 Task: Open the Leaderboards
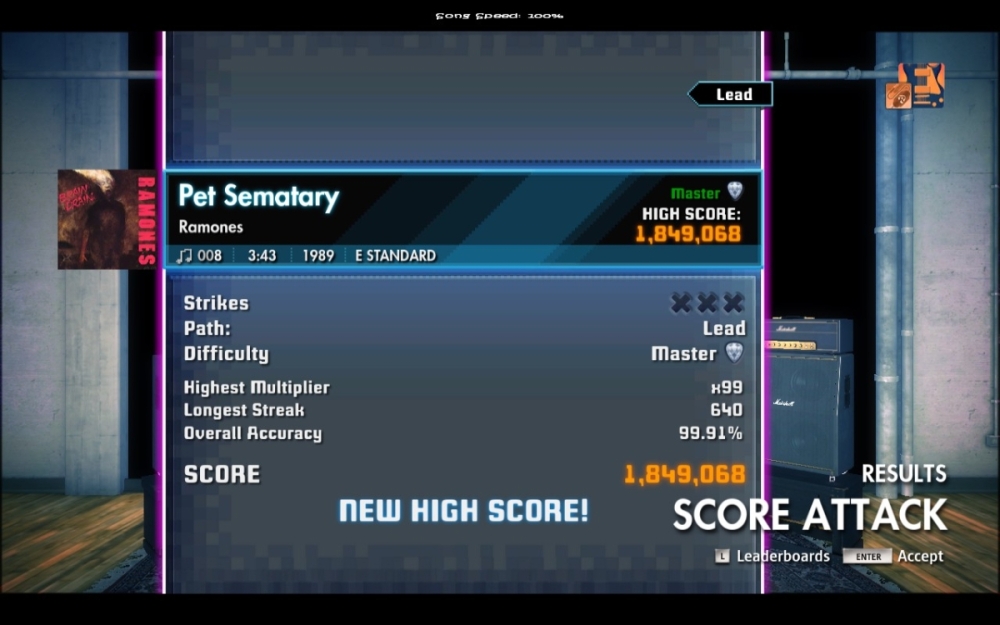[772, 556]
